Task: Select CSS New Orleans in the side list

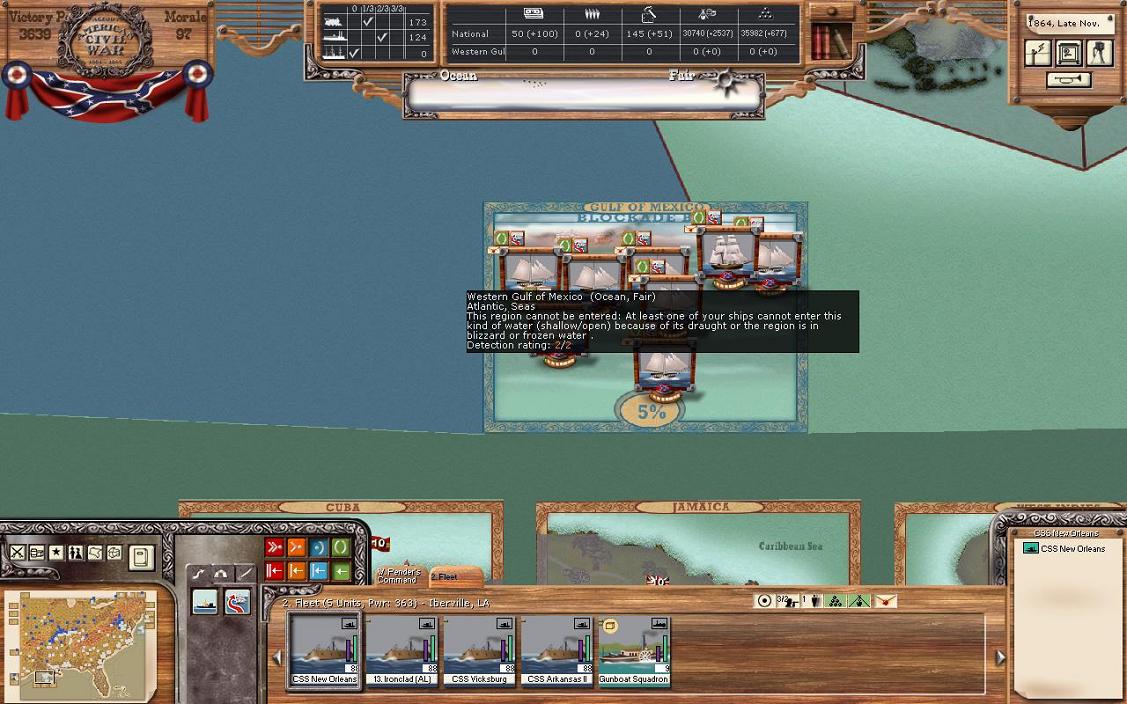Action: pyautogui.click(x=1072, y=549)
